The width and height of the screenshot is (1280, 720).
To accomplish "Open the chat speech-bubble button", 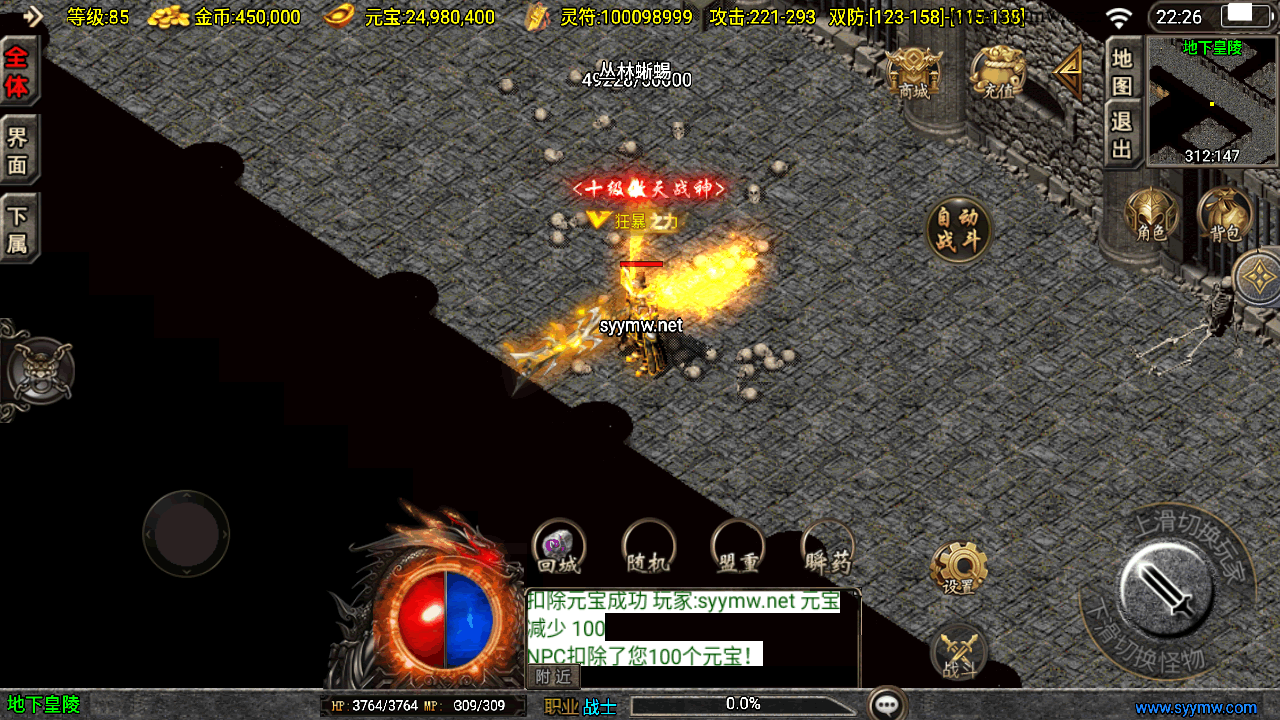I will 887,704.
